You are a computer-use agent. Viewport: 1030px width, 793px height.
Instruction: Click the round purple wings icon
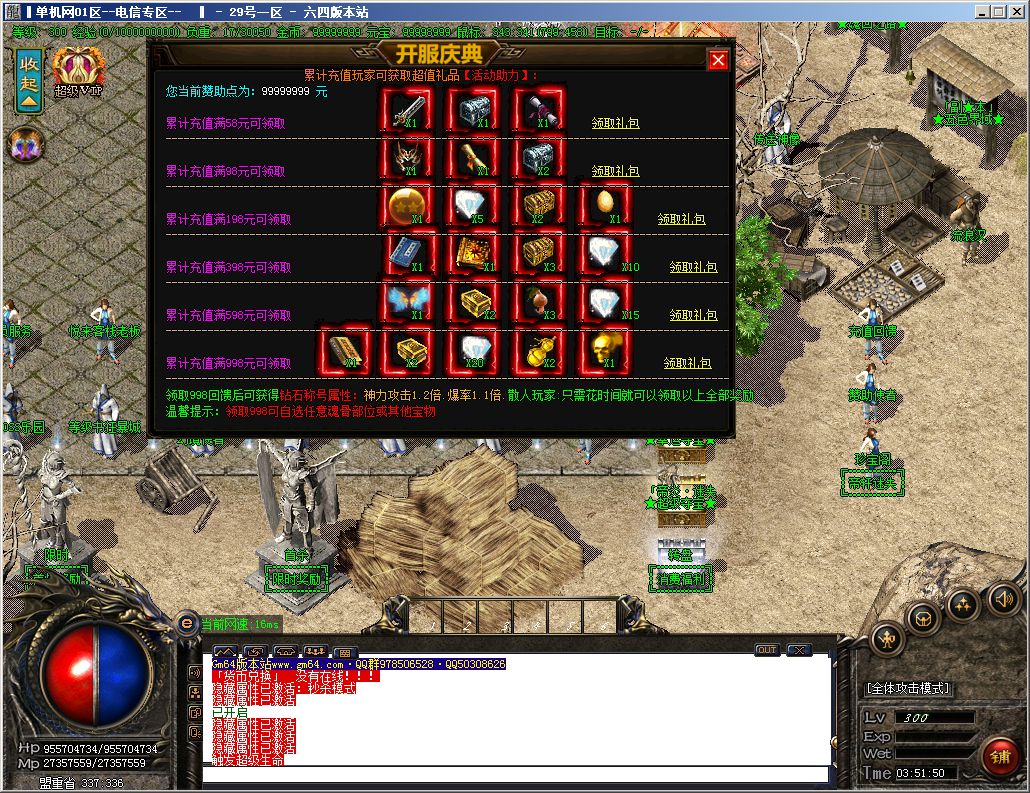(x=24, y=146)
